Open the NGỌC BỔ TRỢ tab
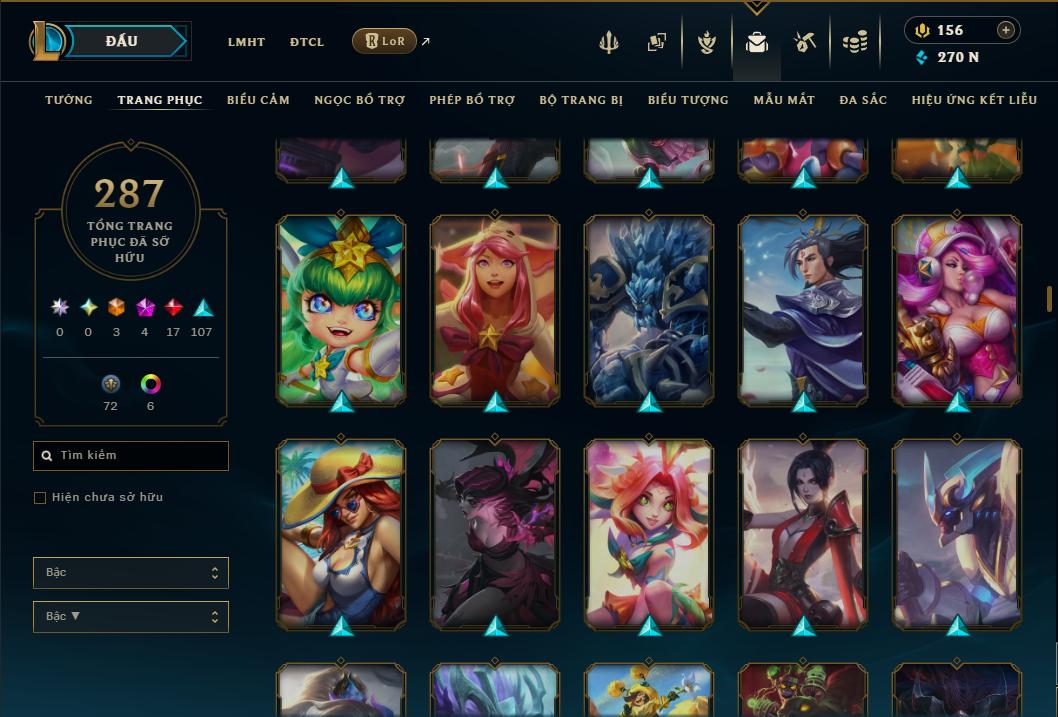The image size is (1058, 717). coord(359,100)
